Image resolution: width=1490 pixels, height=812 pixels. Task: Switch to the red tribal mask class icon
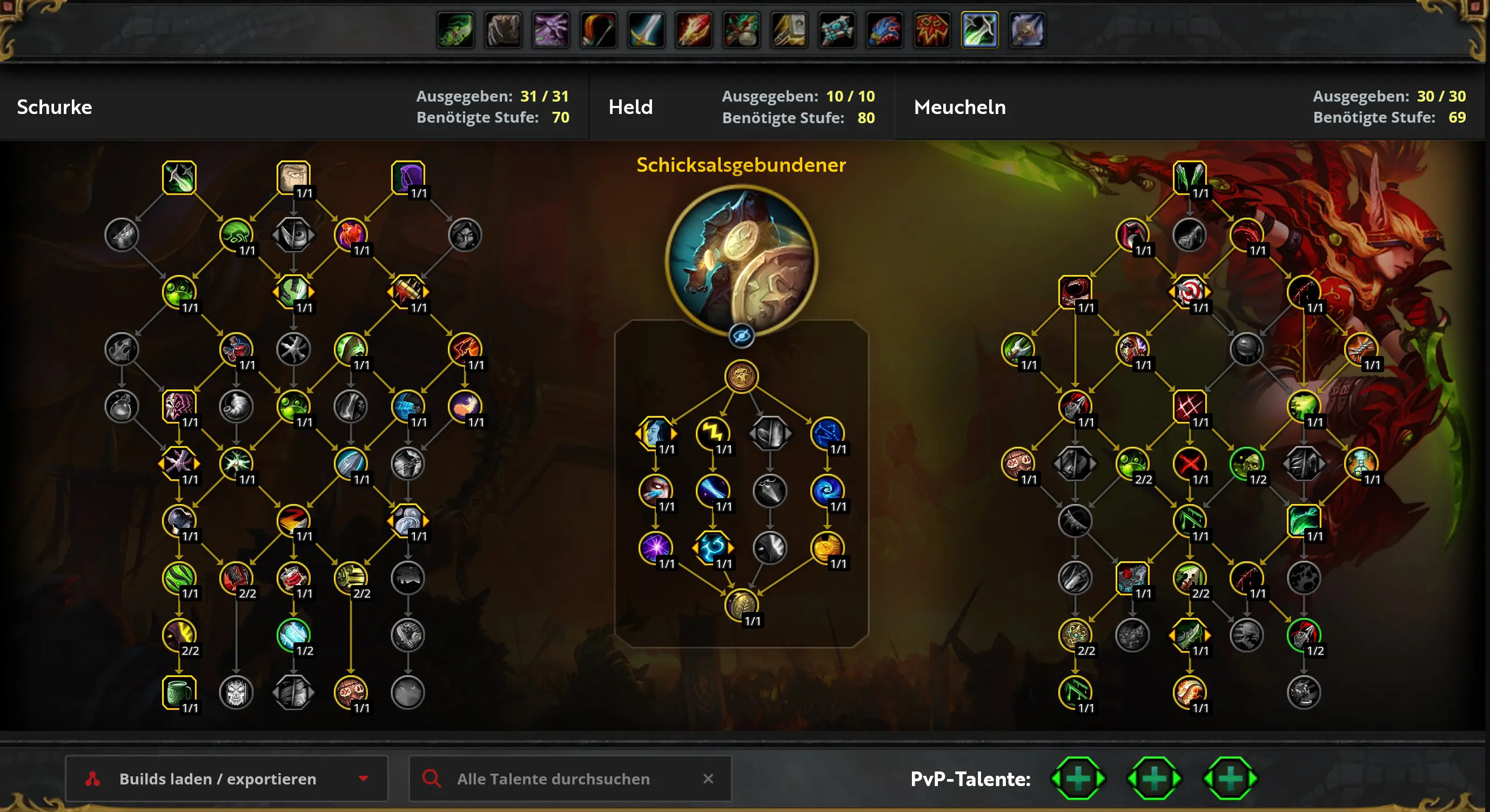coord(932,30)
